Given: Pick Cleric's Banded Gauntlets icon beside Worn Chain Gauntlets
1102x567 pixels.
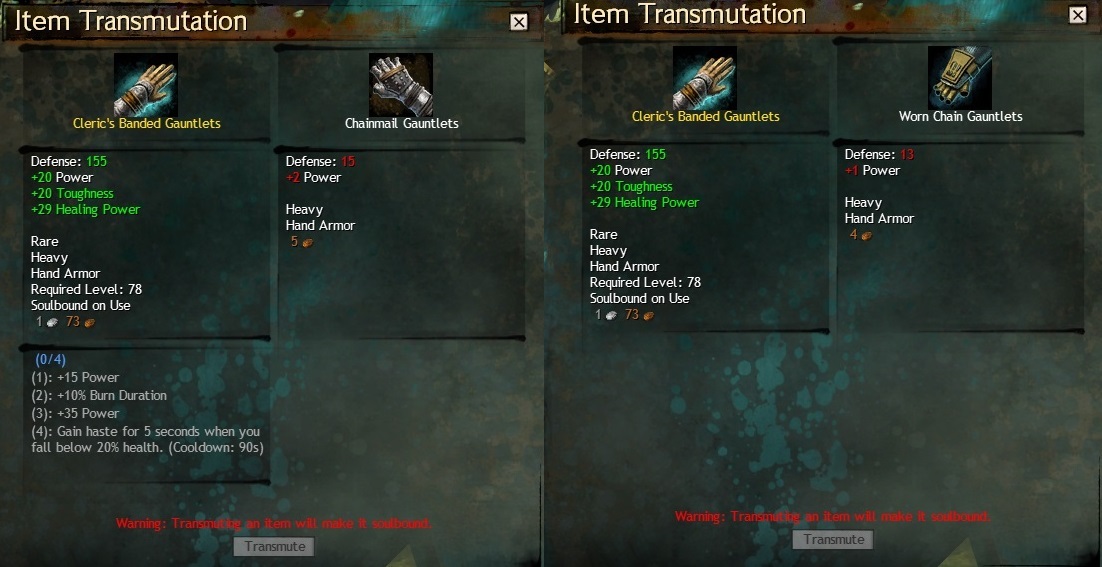Looking at the screenshot, I should 705,78.
